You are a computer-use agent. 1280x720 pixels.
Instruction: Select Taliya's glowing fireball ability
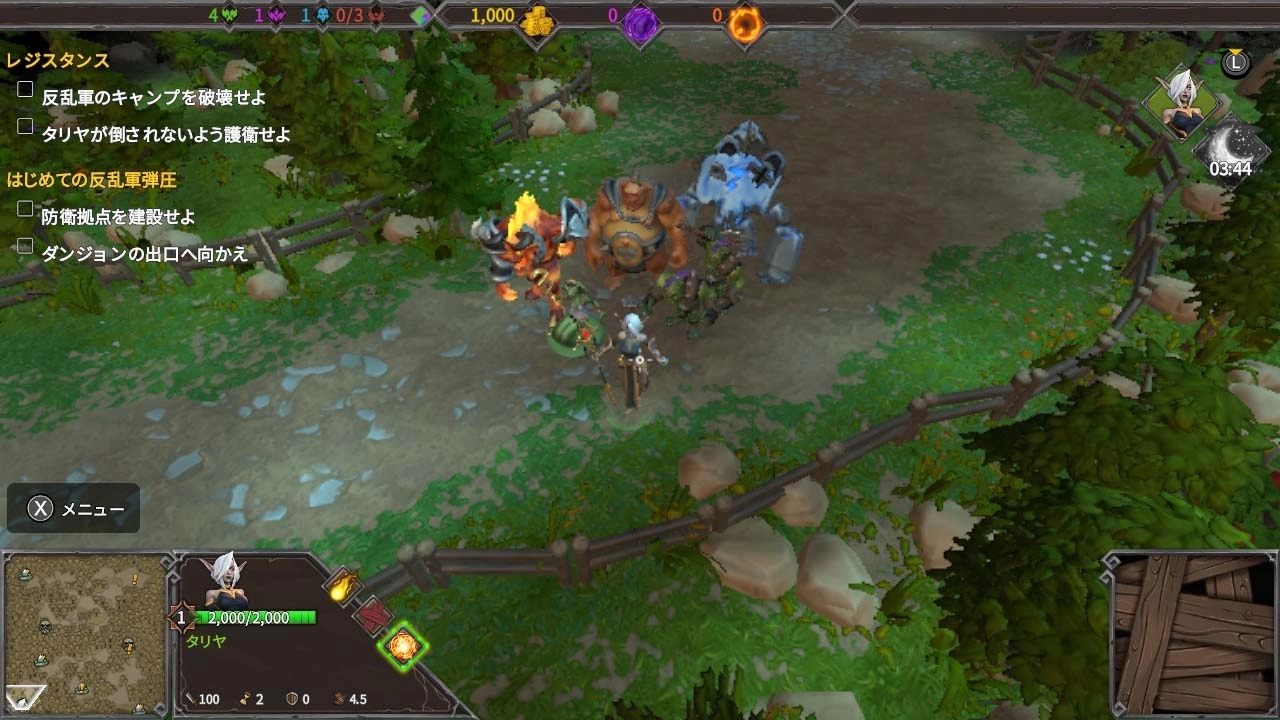coord(405,647)
